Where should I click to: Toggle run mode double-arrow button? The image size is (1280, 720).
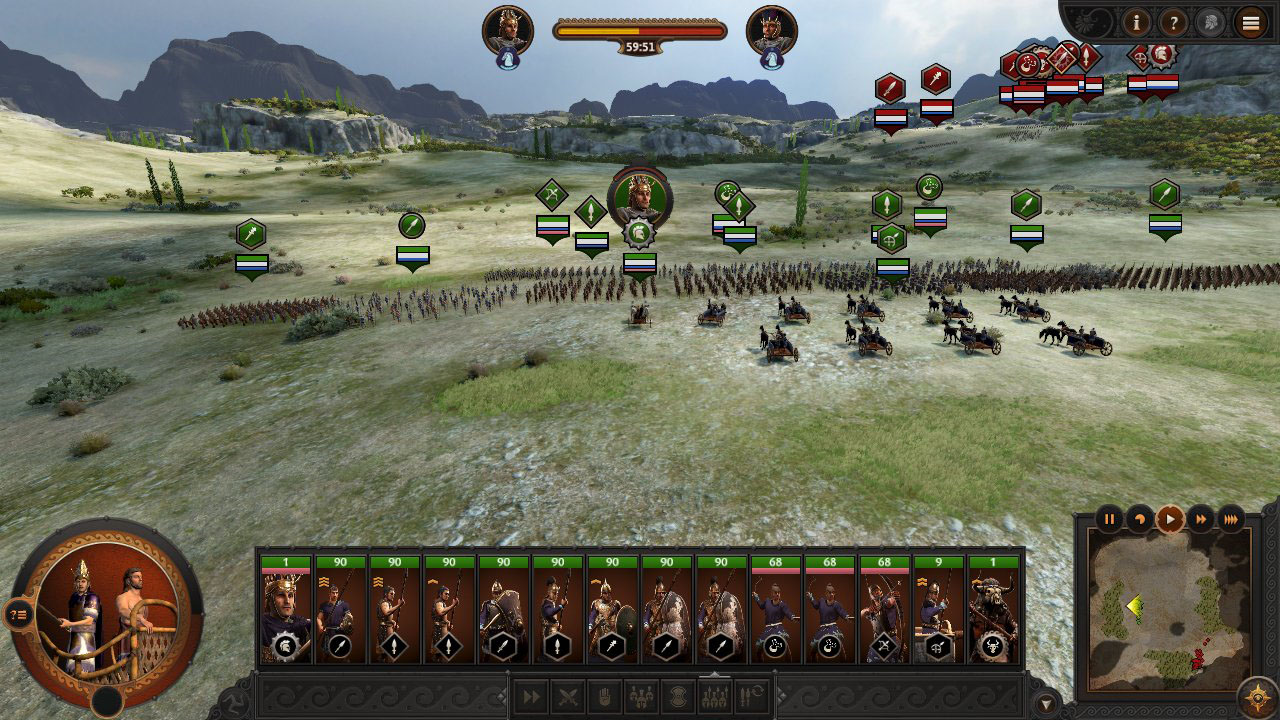tap(531, 697)
